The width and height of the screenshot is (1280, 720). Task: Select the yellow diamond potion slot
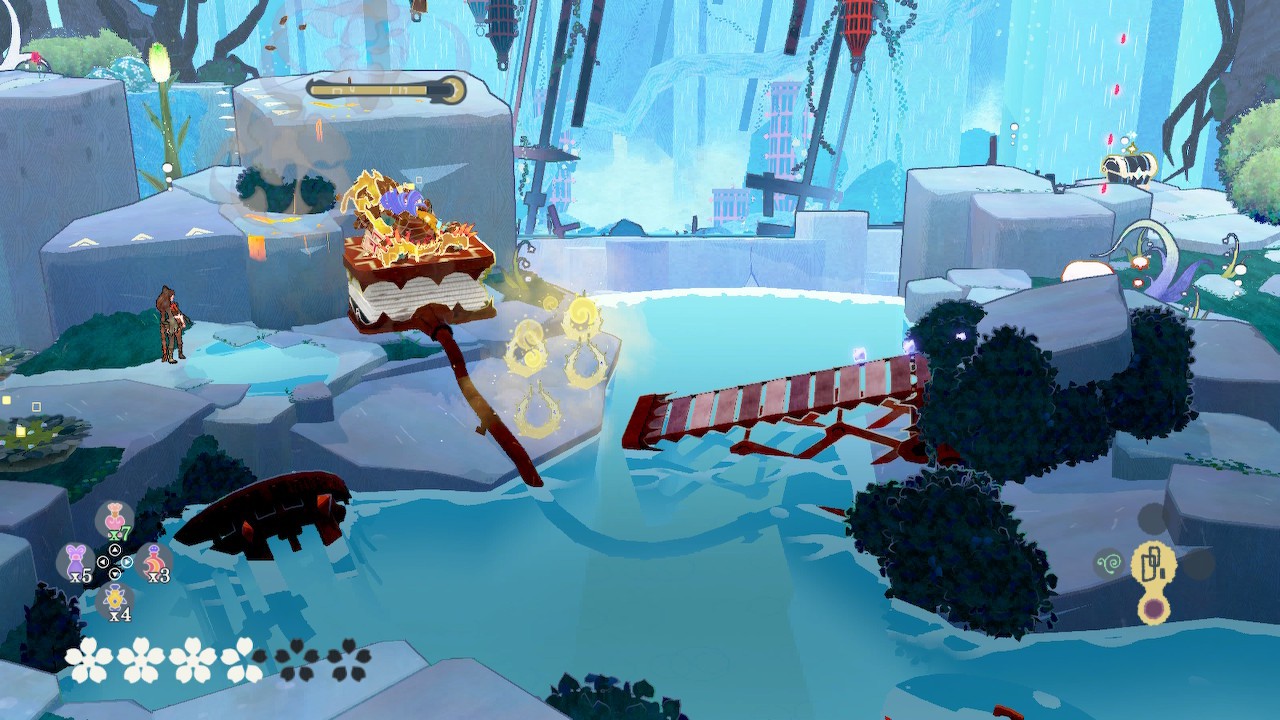[115, 601]
